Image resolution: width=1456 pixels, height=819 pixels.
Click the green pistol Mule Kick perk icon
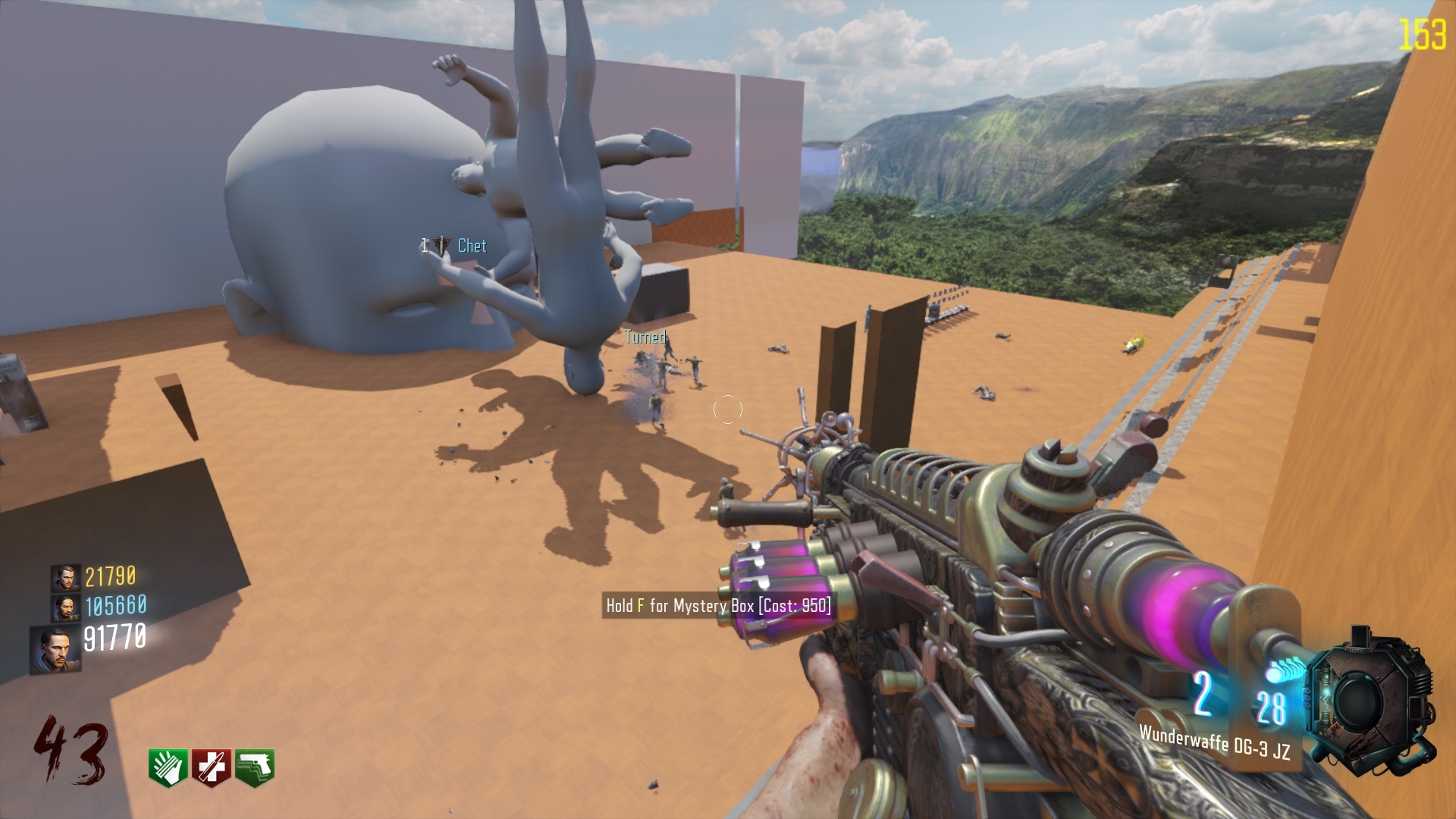255,767
